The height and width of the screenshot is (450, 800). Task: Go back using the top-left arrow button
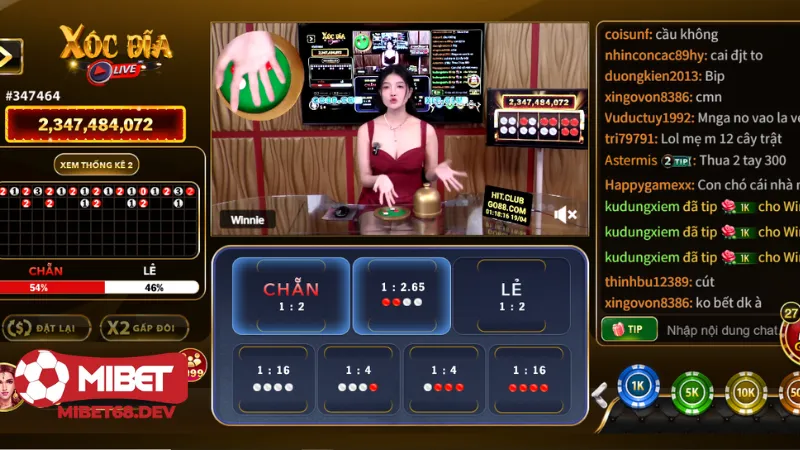click(10, 56)
